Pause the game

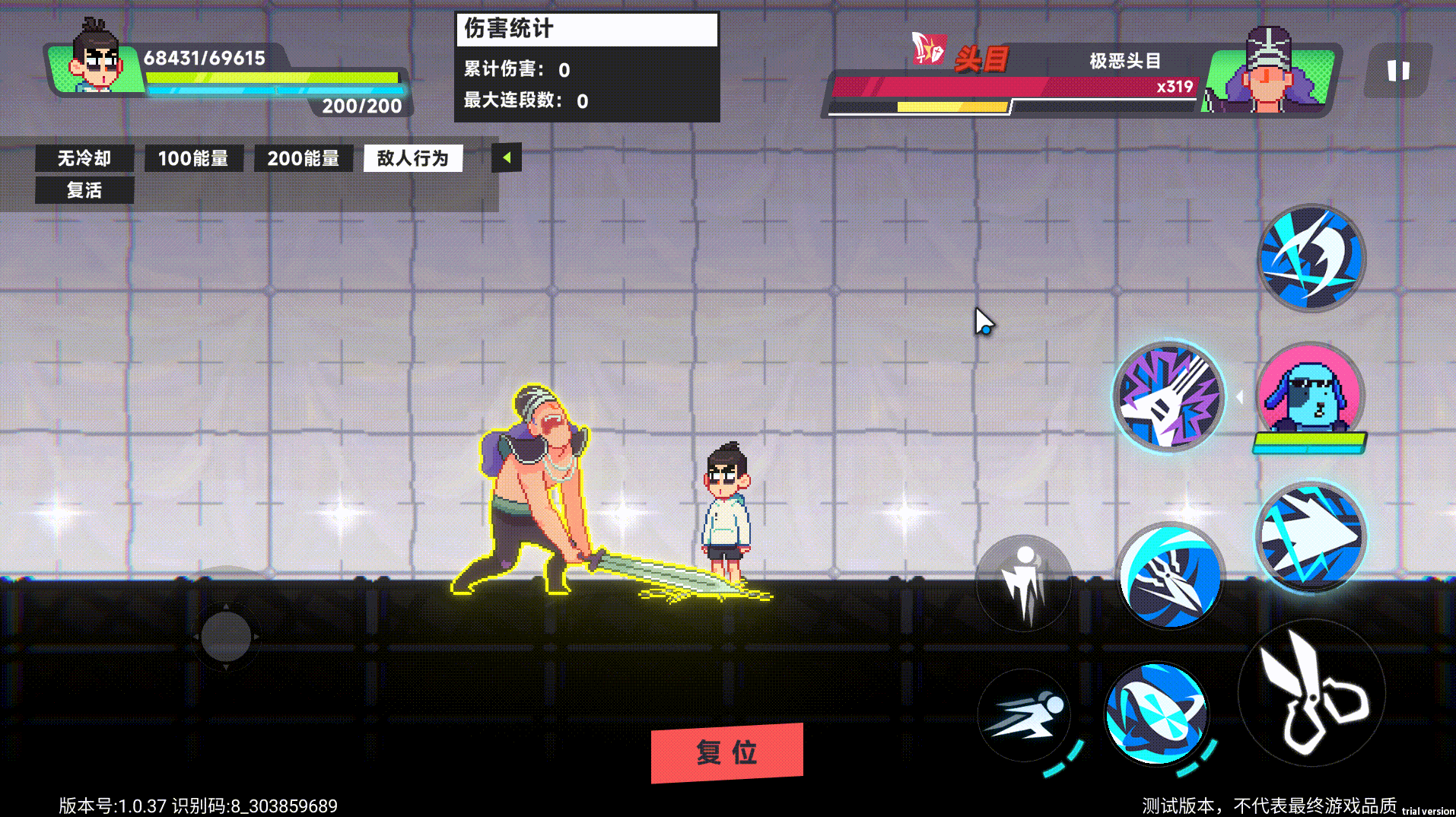pos(1397,71)
